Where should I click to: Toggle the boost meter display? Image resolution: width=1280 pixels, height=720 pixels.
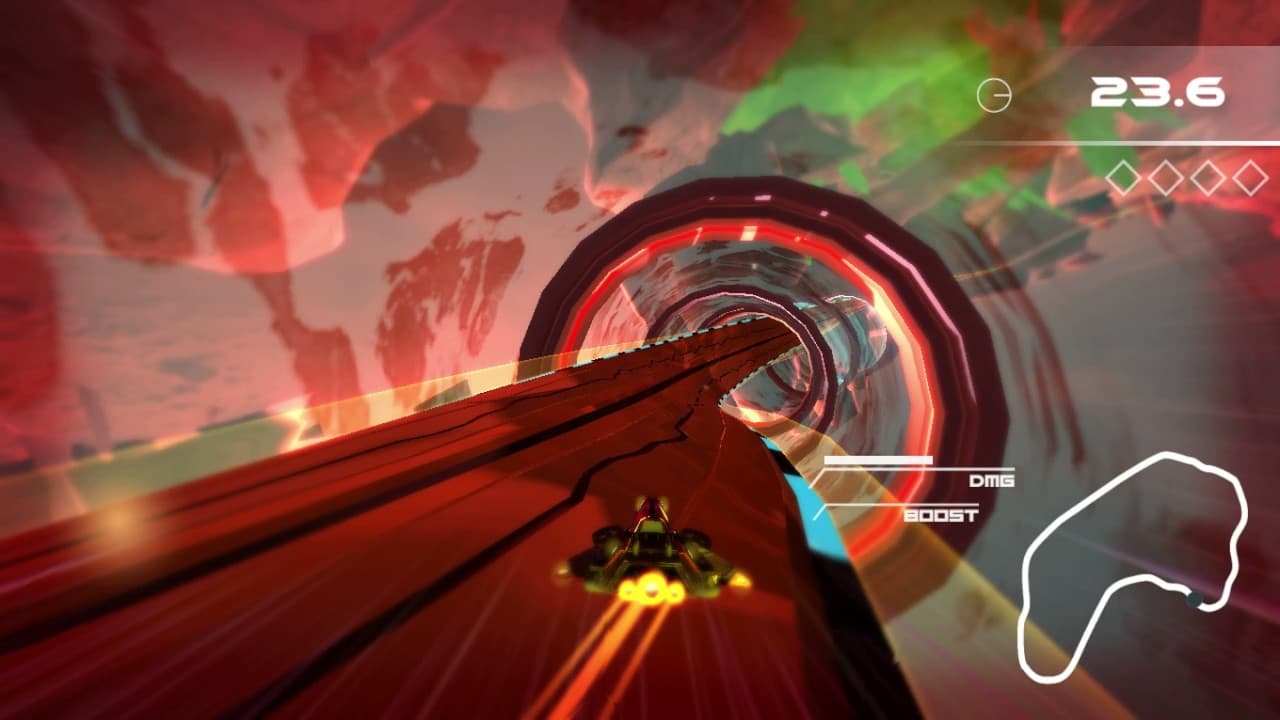pos(878,505)
